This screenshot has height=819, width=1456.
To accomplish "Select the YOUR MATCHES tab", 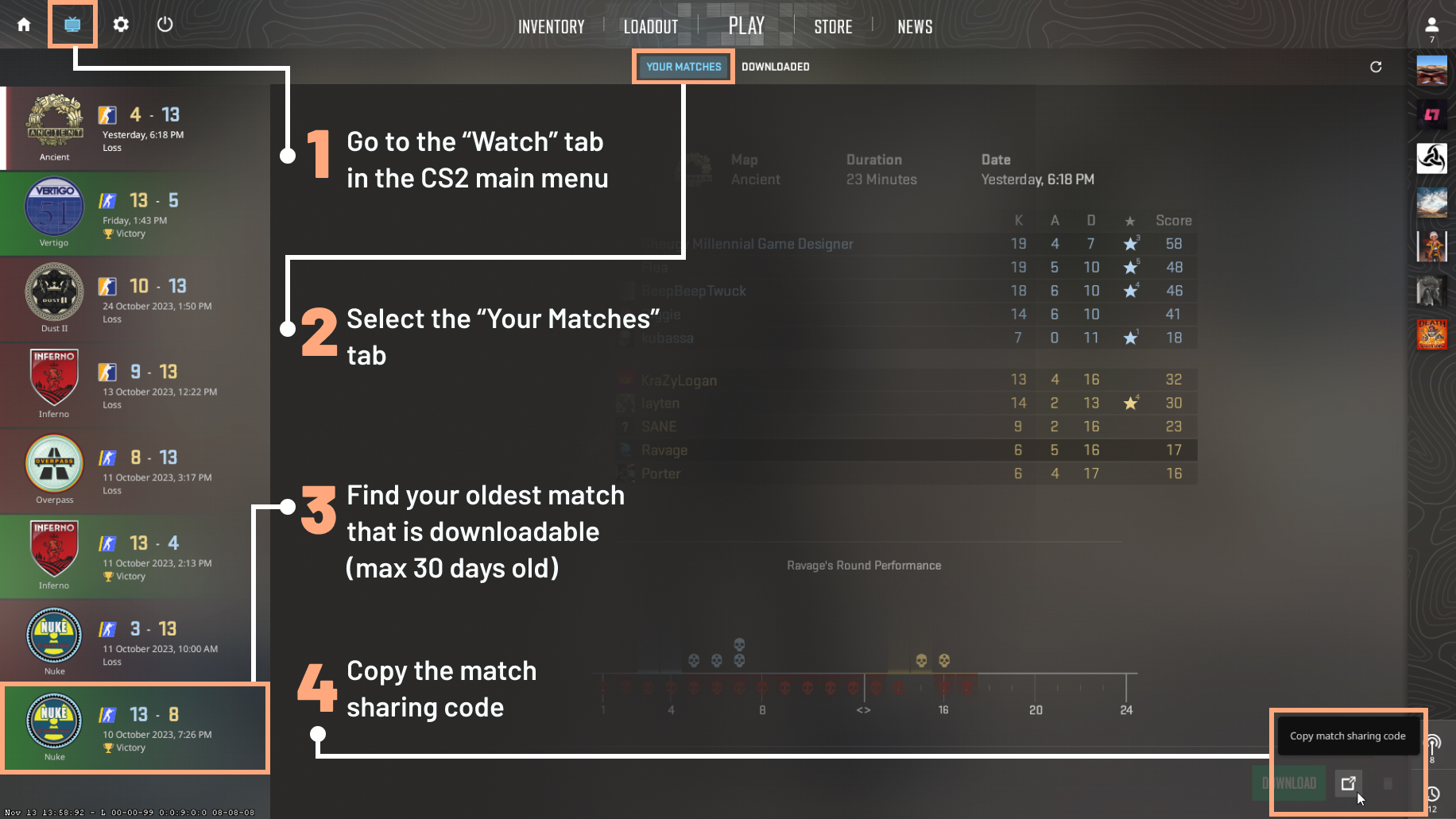I will coord(682,67).
